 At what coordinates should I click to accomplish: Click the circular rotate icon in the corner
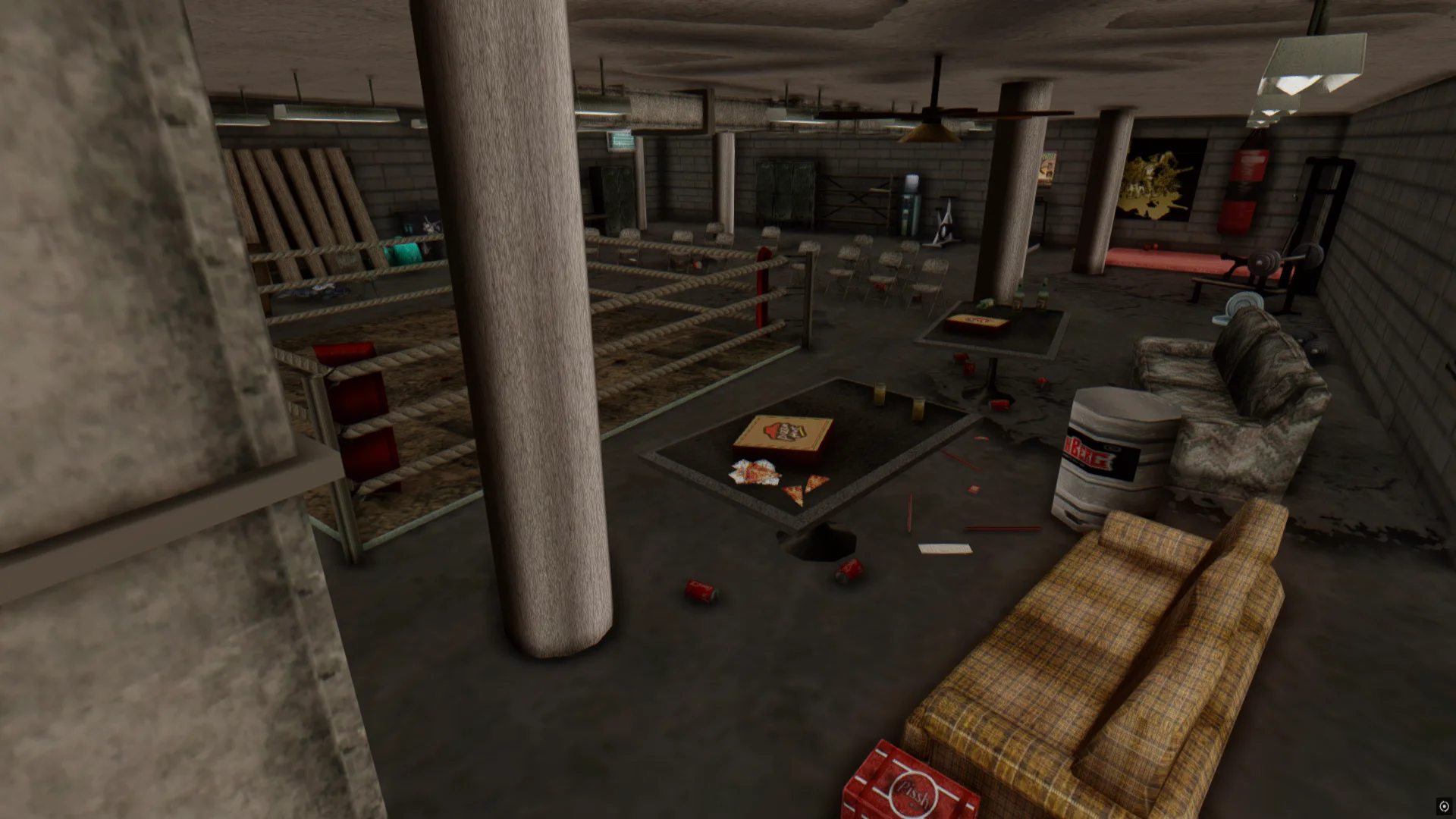pyautogui.click(x=1444, y=806)
